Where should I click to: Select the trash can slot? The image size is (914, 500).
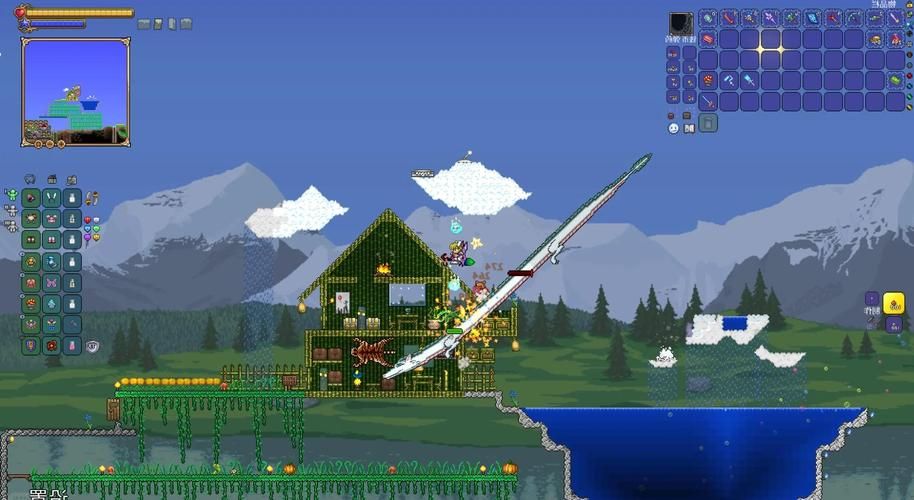point(708,123)
